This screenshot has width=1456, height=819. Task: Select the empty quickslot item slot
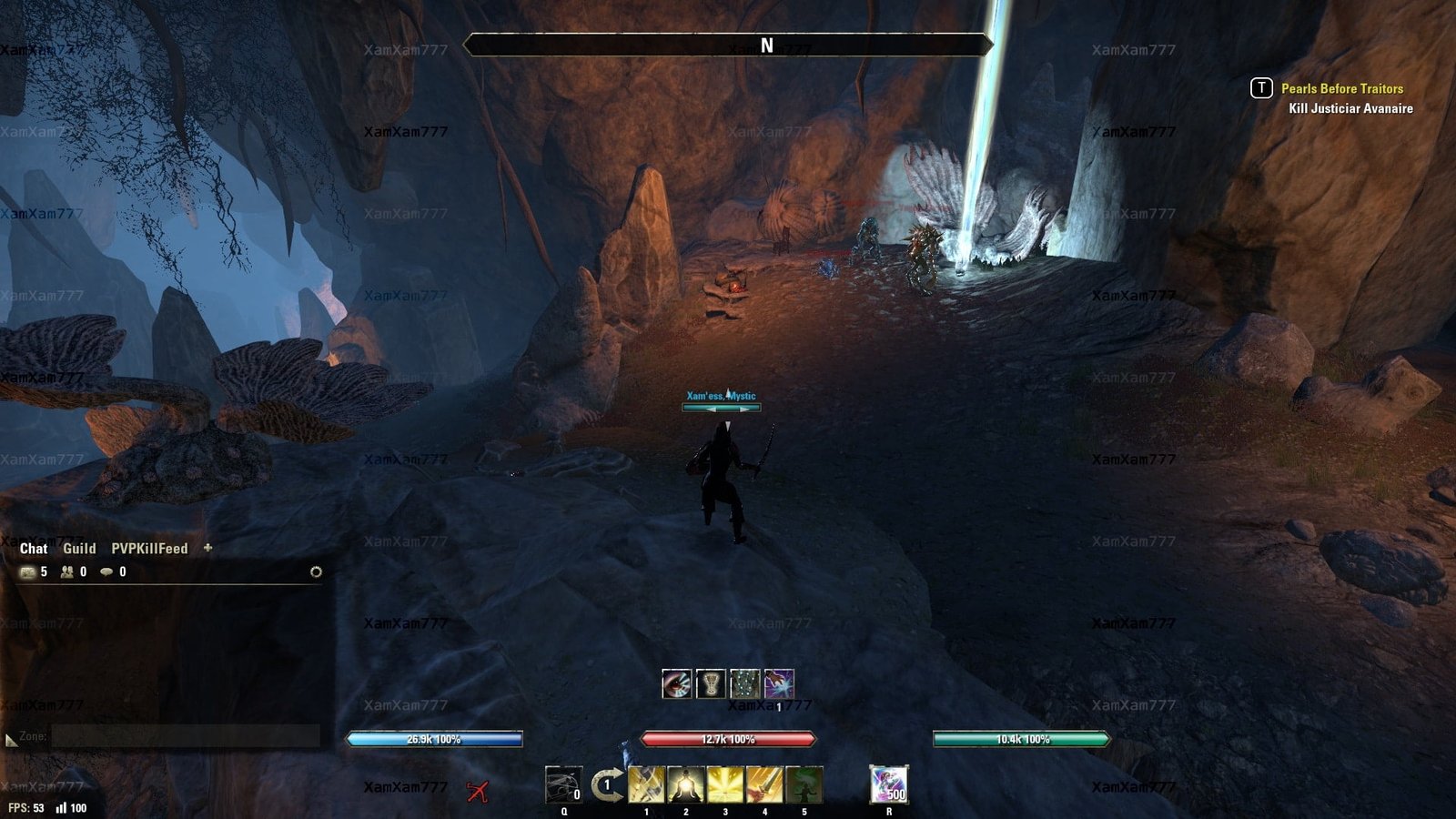[563, 785]
